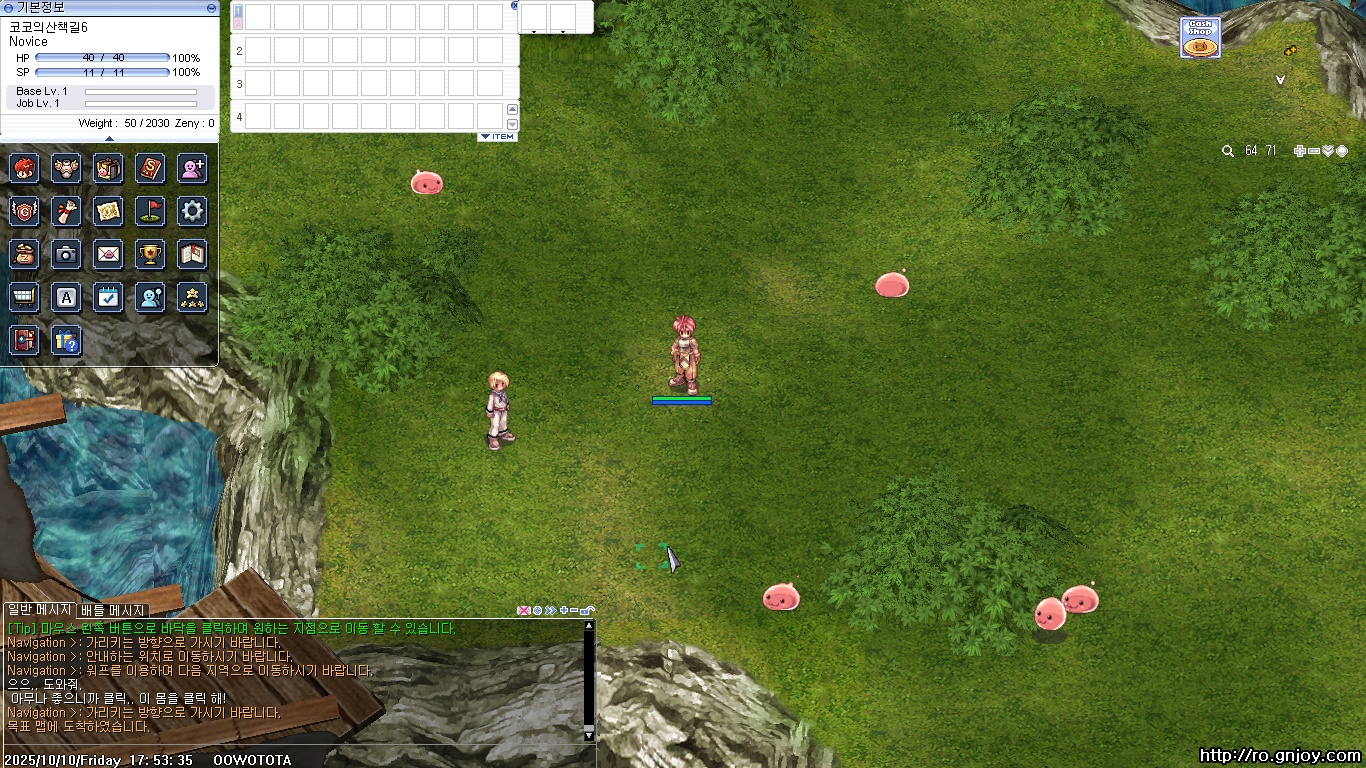Open the mail envelope icon
1366x768 pixels.
(108, 254)
